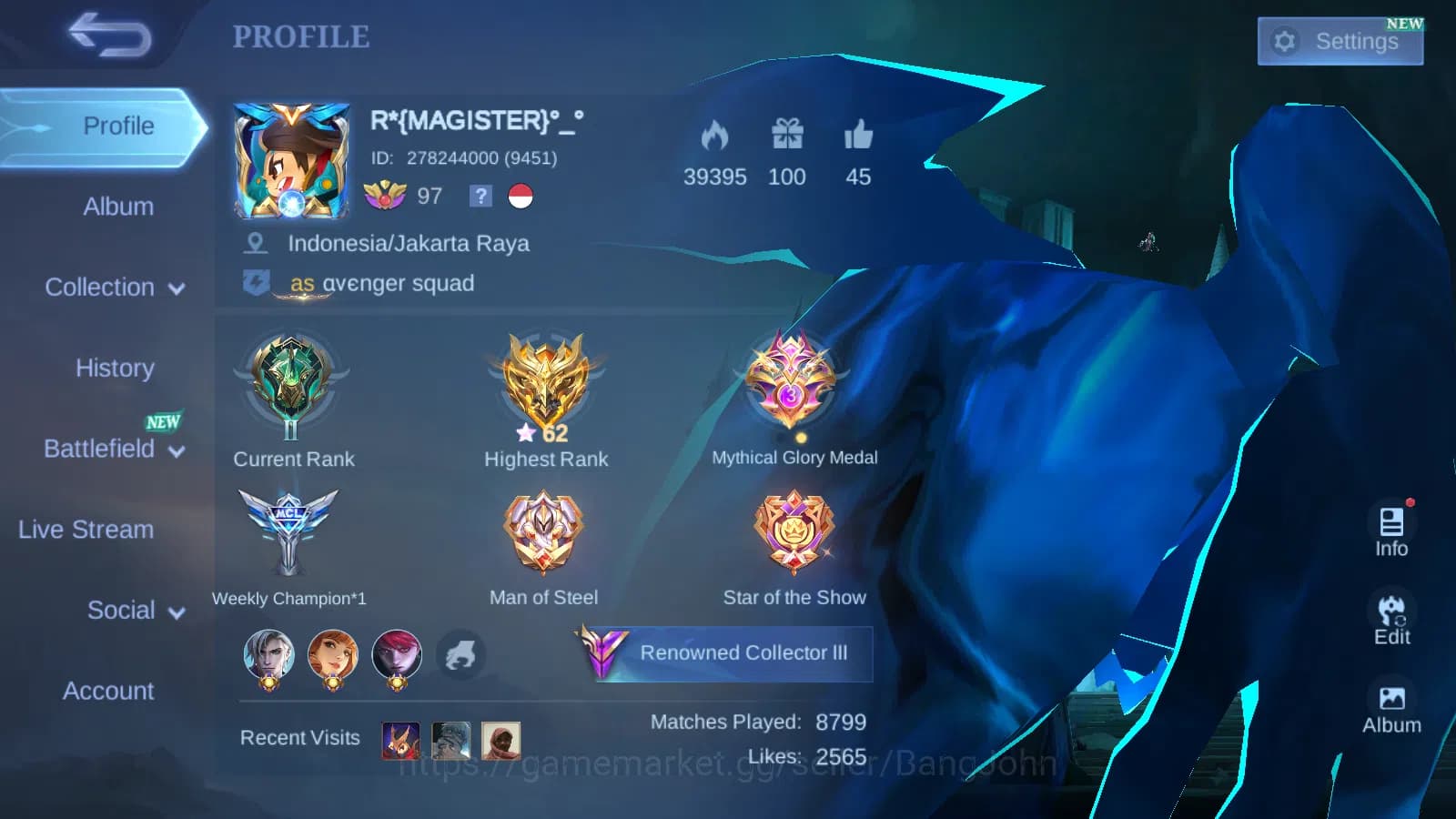1456x819 pixels.
Task: Expand the Battlefield sidebar section
Action: click(x=109, y=449)
